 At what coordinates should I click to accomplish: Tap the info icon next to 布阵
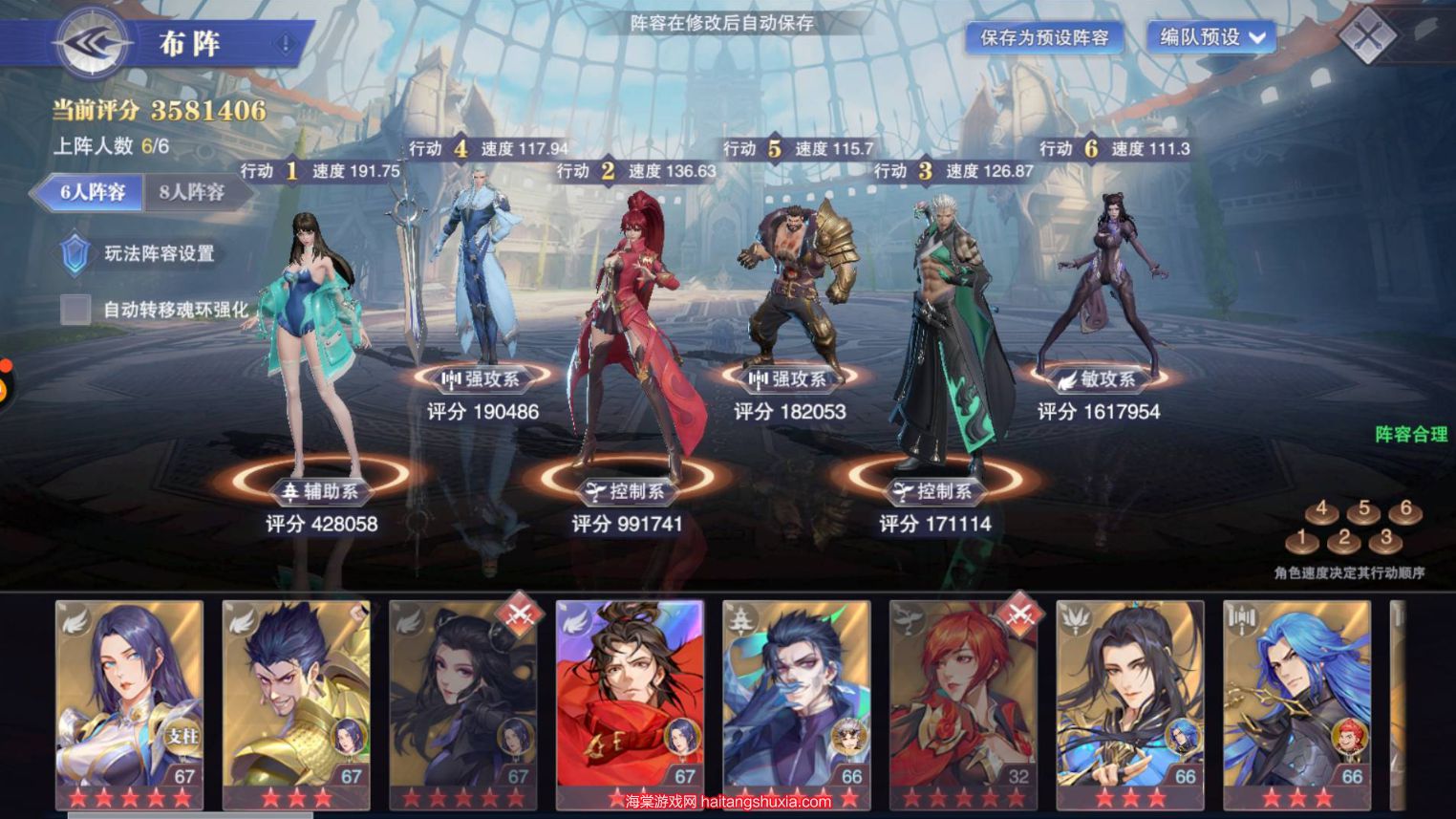coord(285,43)
